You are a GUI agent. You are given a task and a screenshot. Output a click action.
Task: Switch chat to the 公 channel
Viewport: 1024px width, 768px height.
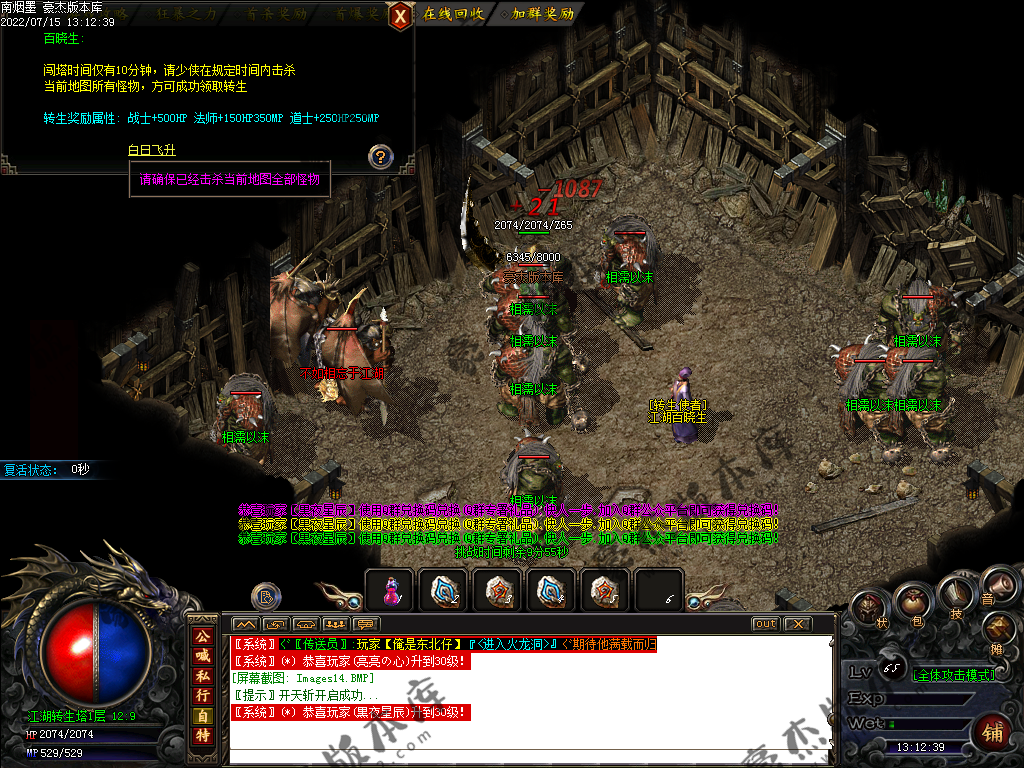(x=203, y=635)
